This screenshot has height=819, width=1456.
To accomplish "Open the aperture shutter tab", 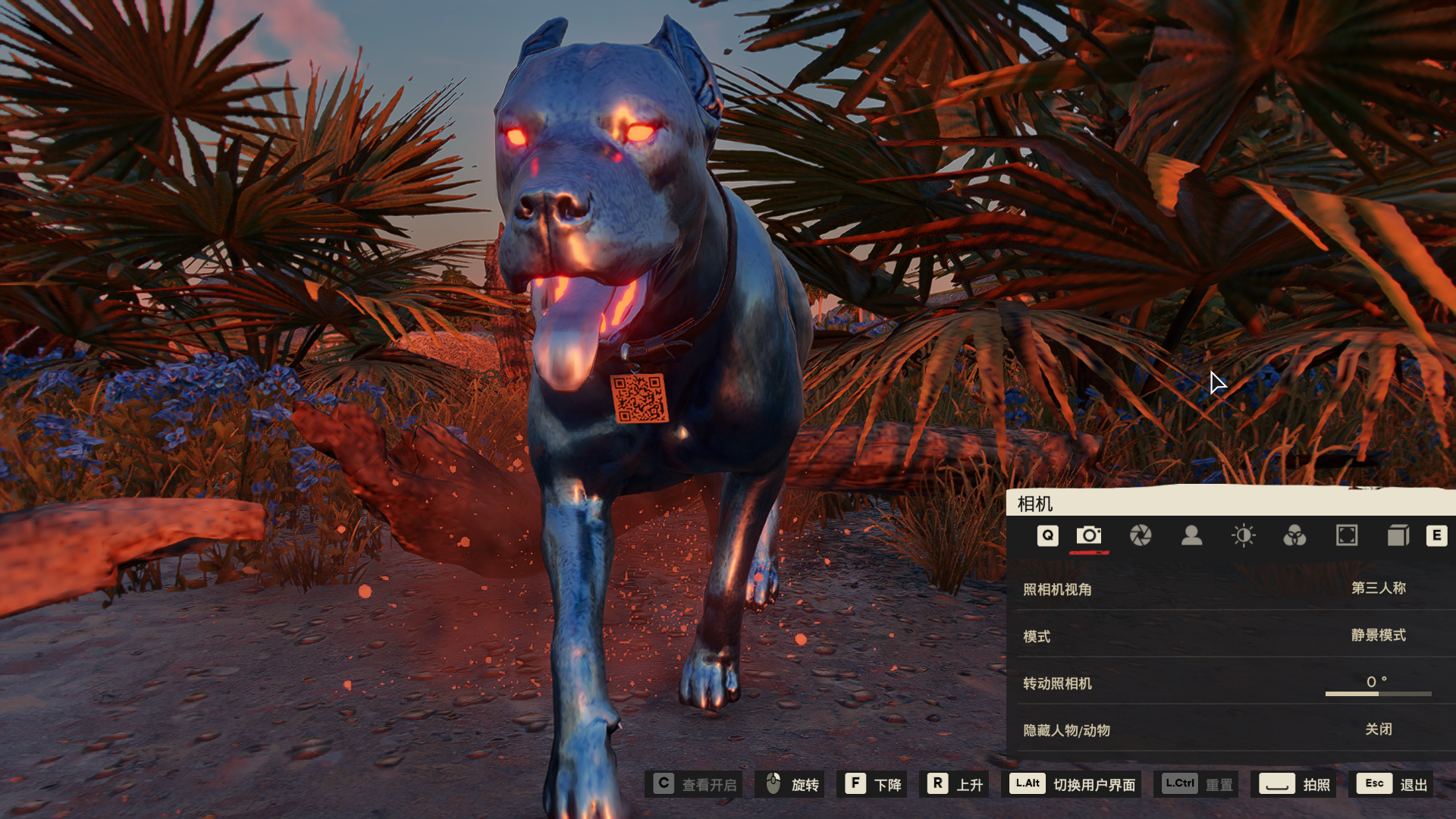I will pos(1141,535).
